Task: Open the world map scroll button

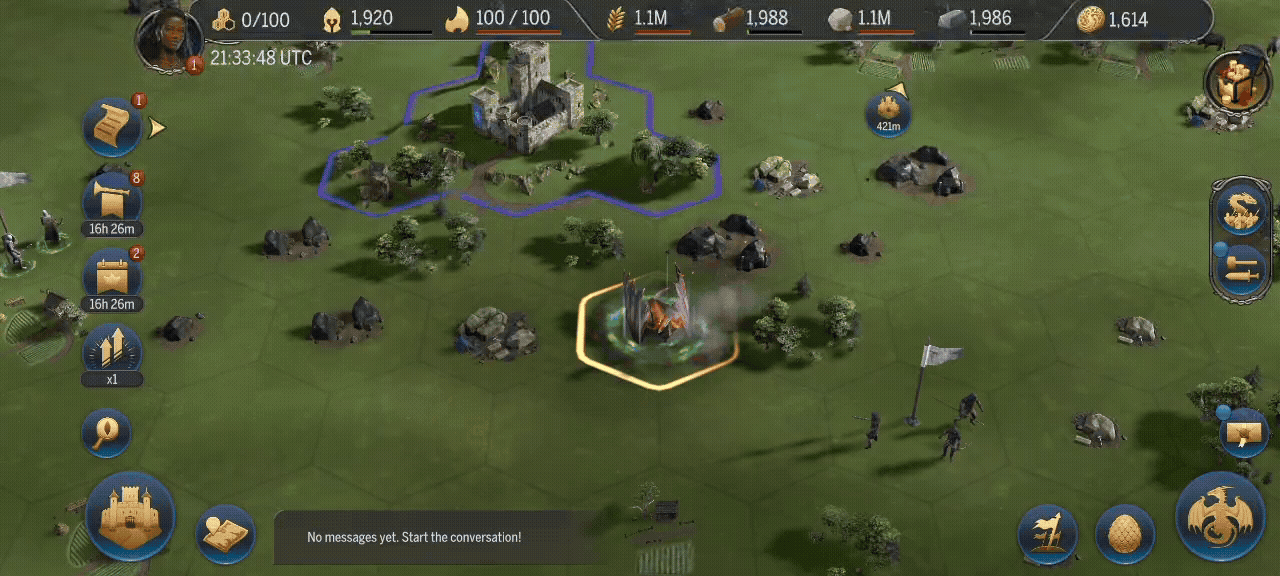Action: pos(225,534)
